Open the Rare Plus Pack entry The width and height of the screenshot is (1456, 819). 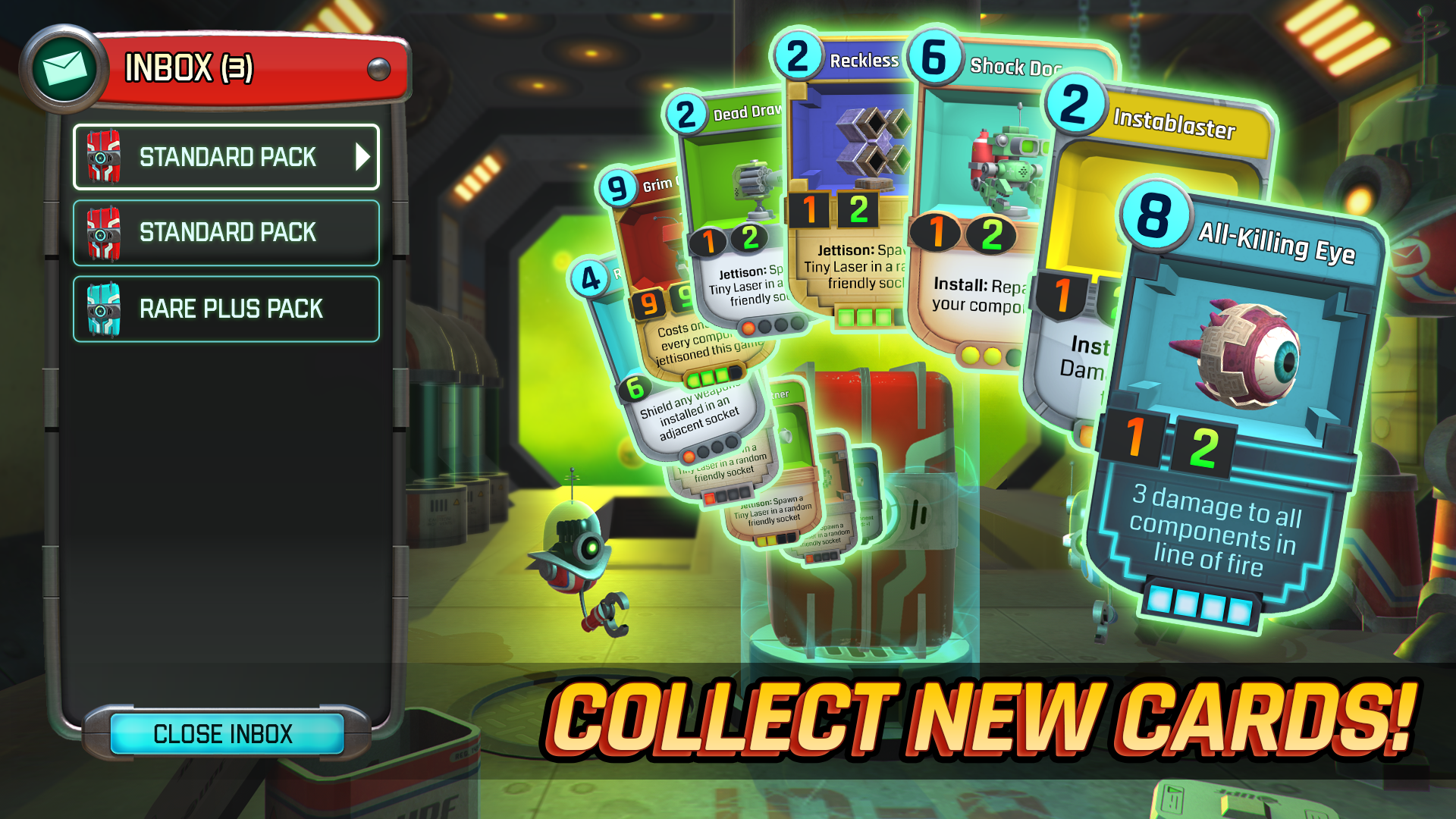226,309
